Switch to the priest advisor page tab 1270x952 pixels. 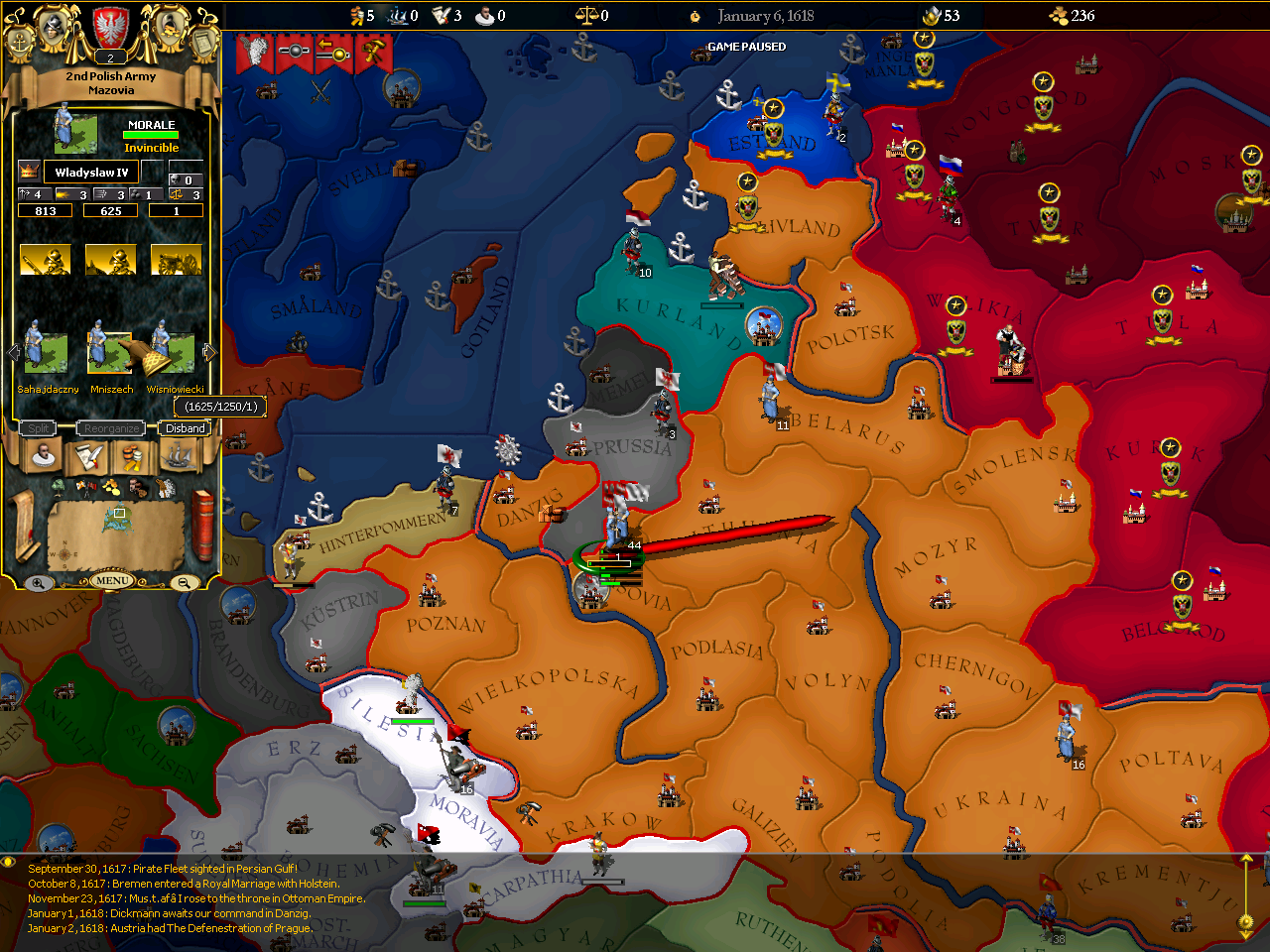tap(42, 455)
